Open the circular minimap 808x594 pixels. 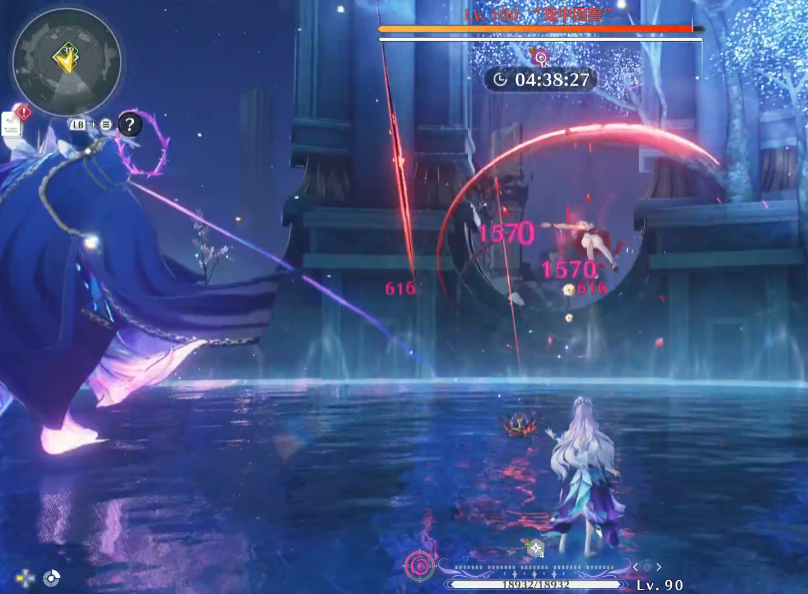tap(66, 61)
